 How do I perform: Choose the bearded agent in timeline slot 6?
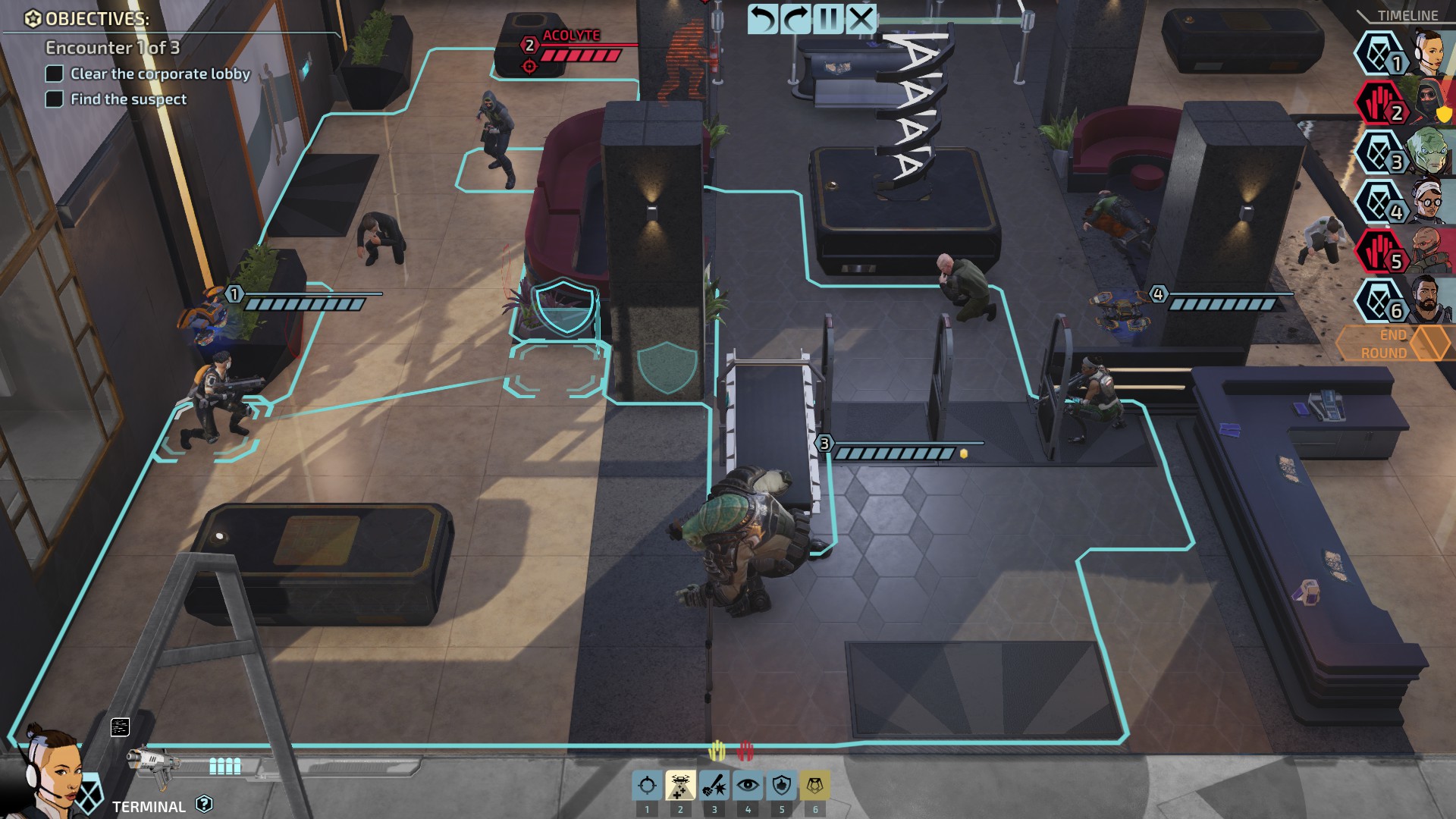coord(1427,301)
